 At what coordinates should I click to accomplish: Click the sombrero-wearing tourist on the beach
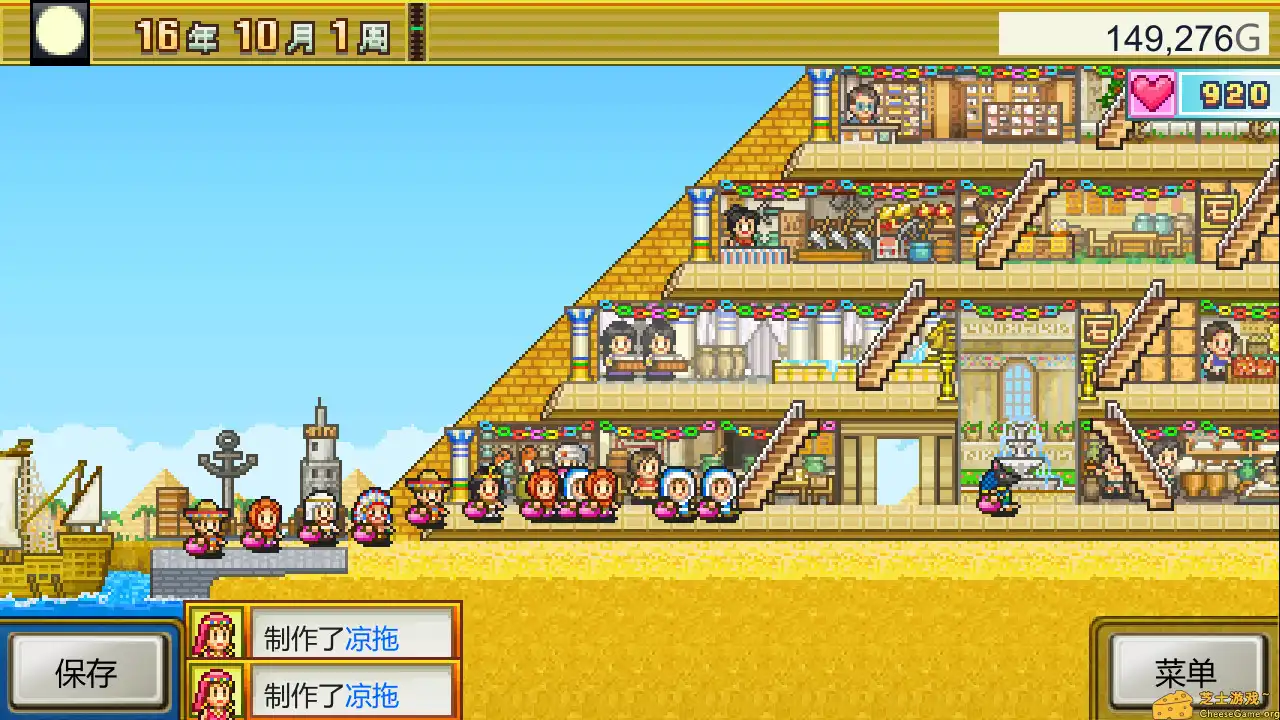[432, 497]
